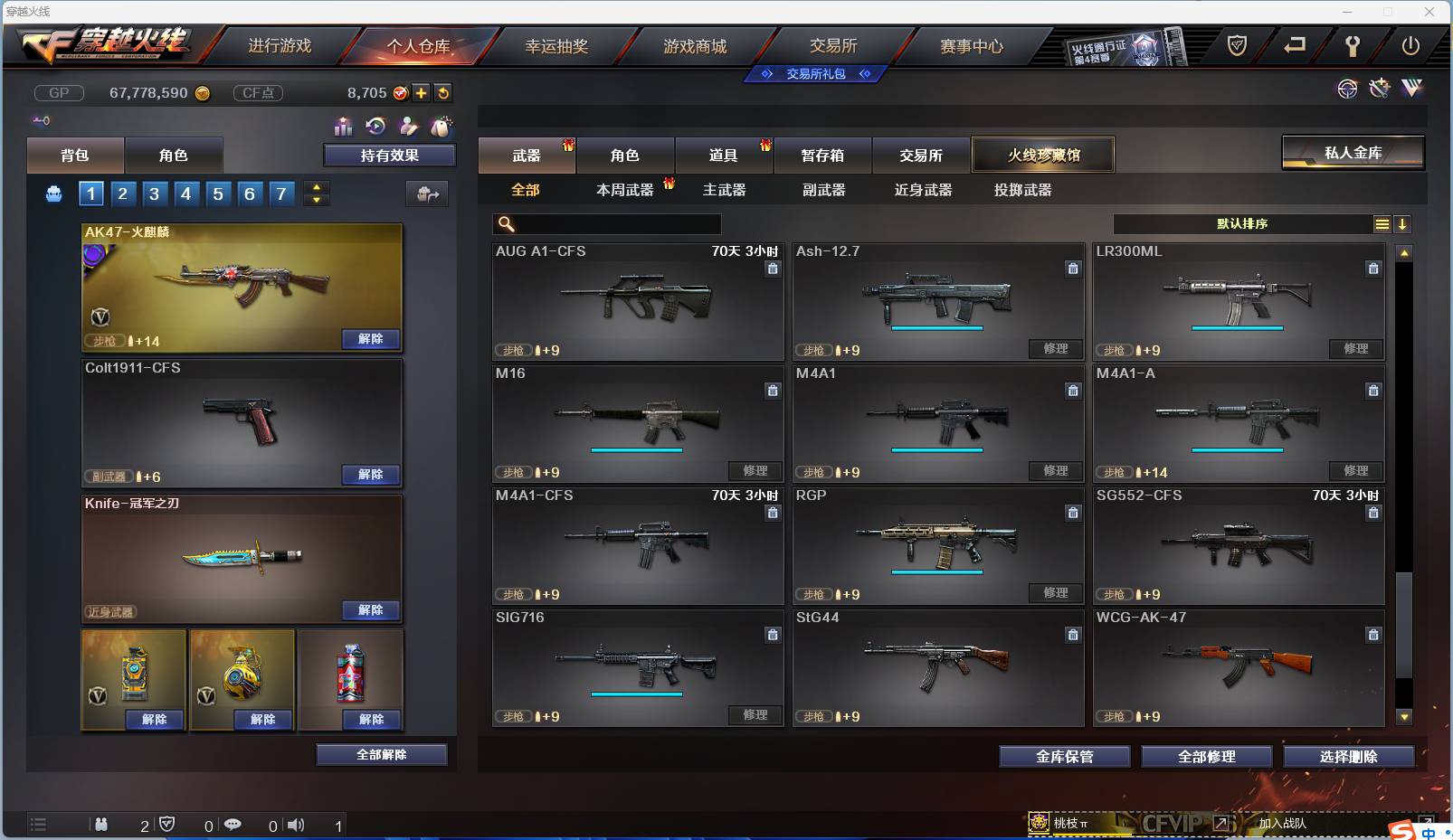Click the V emblem icon top right
This screenshot has width=1453, height=840.
[x=1410, y=89]
